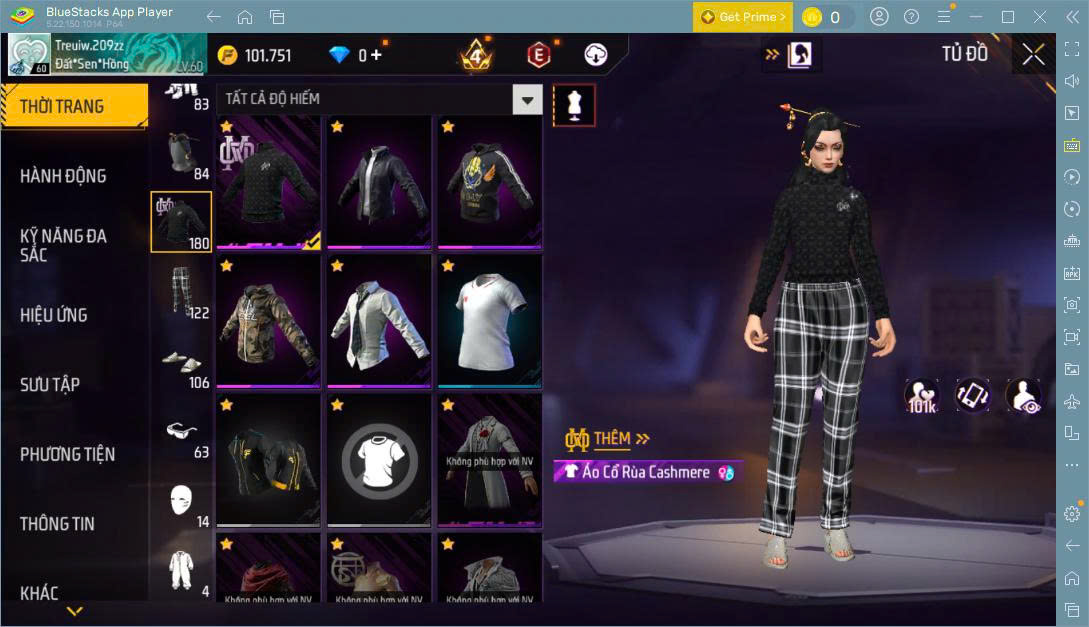Viewport: 1089px width, 627px height.
Task: Pick the black hoodie with yellow emblem
Action: coord(489,181)
